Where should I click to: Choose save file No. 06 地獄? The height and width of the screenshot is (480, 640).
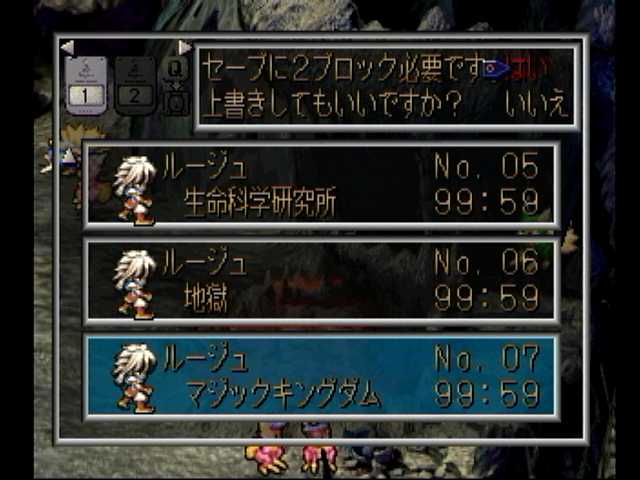tap(321, 281)
